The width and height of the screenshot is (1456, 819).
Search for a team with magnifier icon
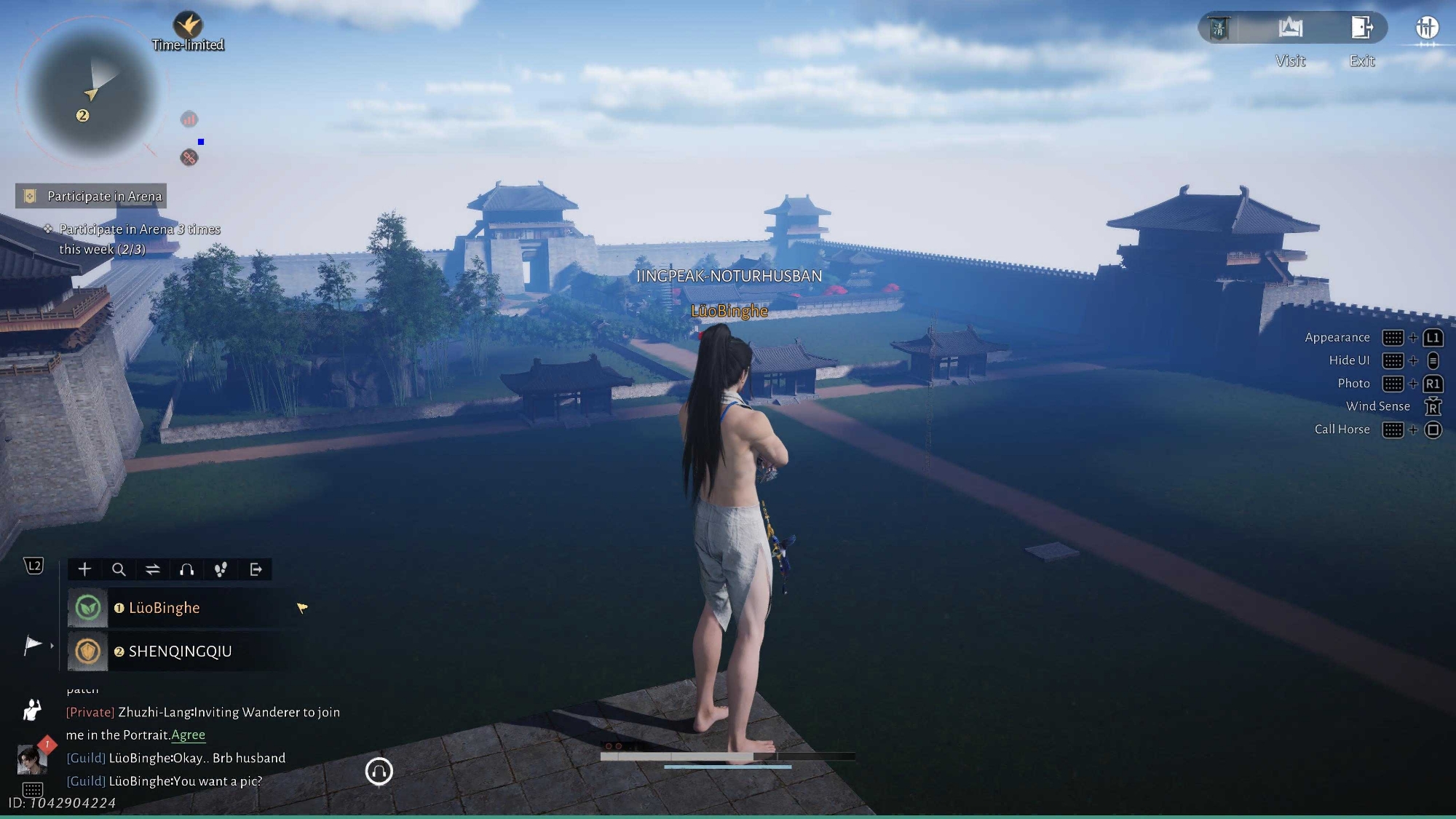119,569
